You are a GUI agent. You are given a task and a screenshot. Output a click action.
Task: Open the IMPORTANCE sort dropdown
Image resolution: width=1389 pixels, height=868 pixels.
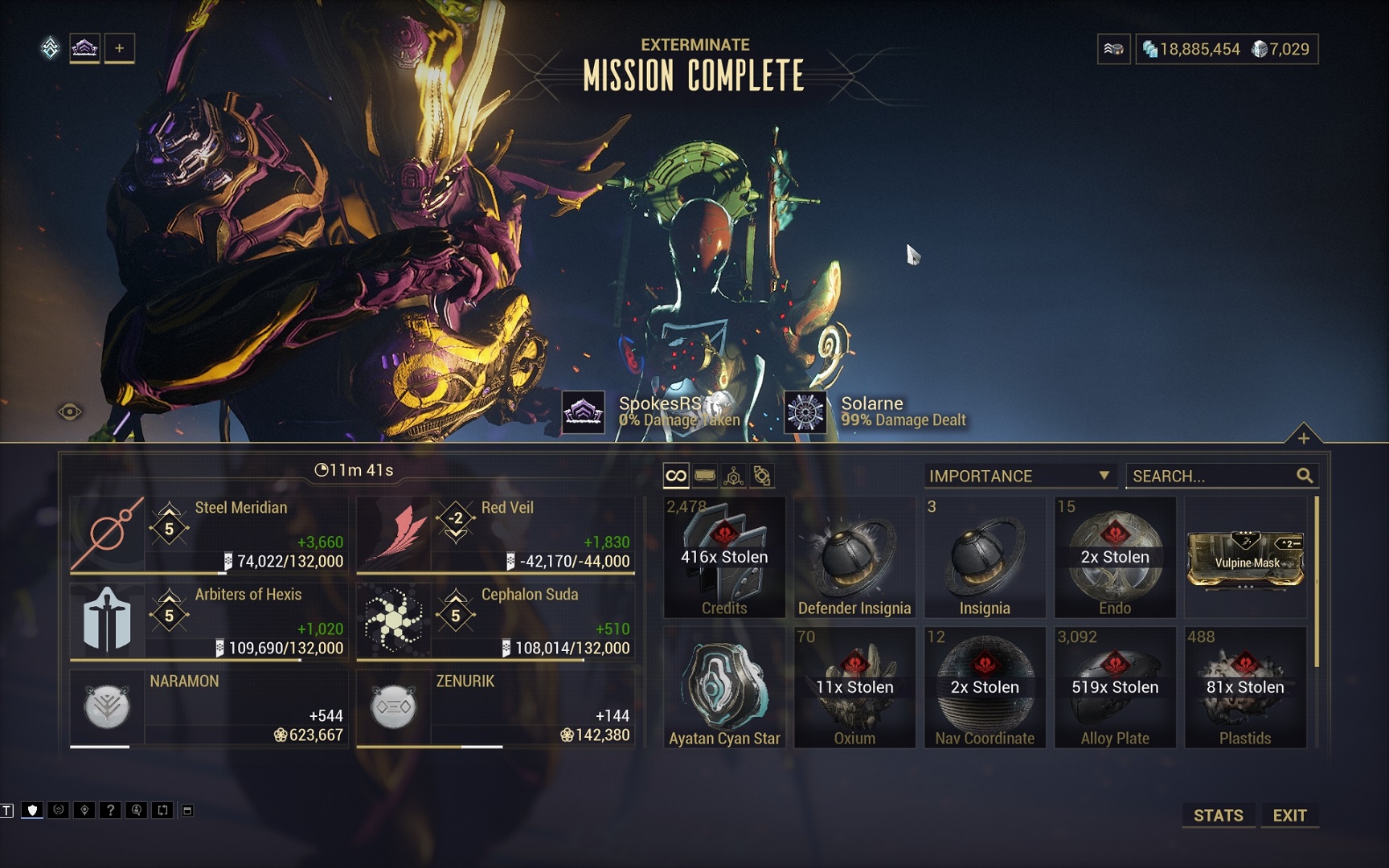1019,476
